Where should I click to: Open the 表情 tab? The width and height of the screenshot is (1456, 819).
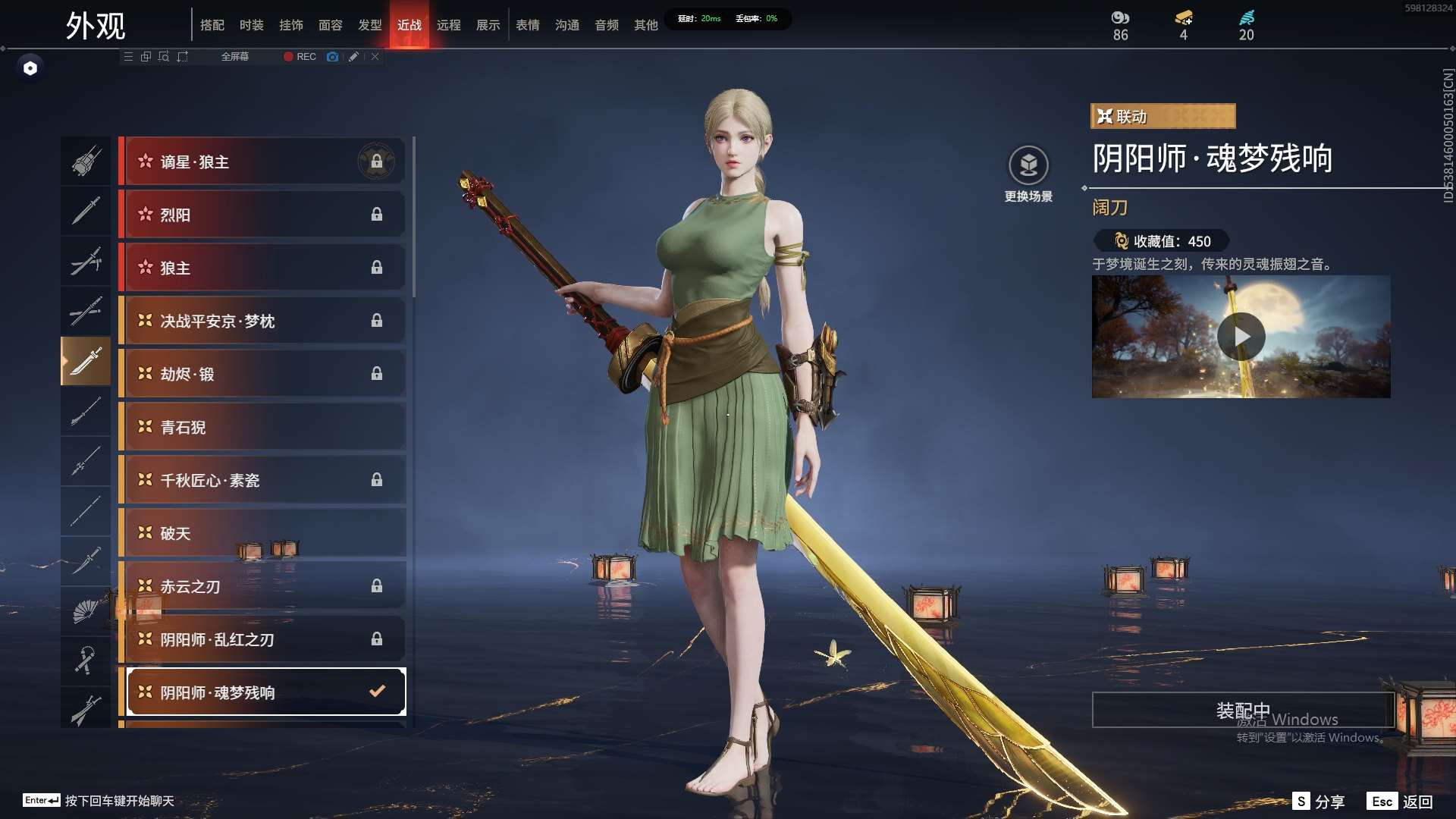click(527, 25)
